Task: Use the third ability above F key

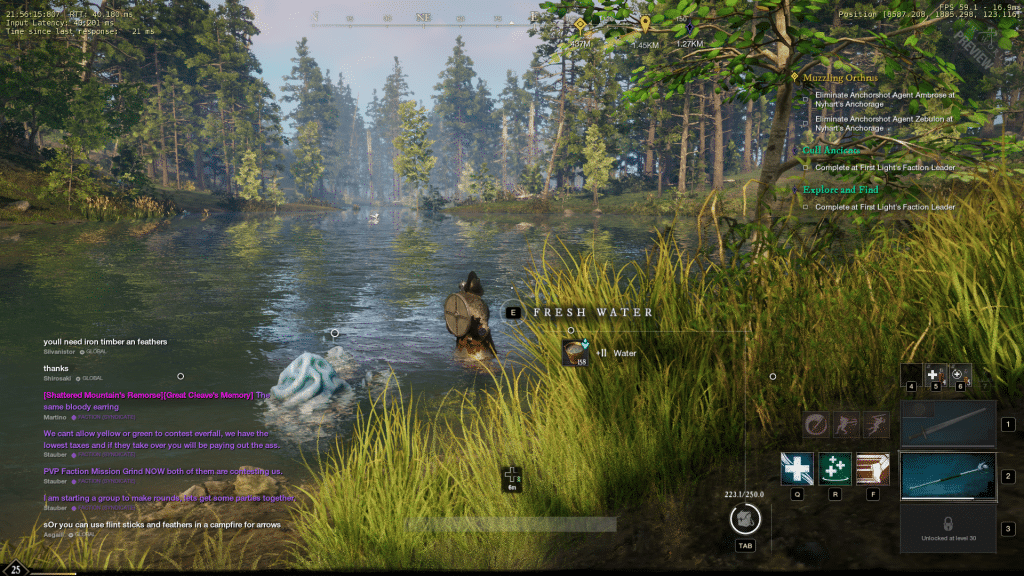Action: pos(873,469)
